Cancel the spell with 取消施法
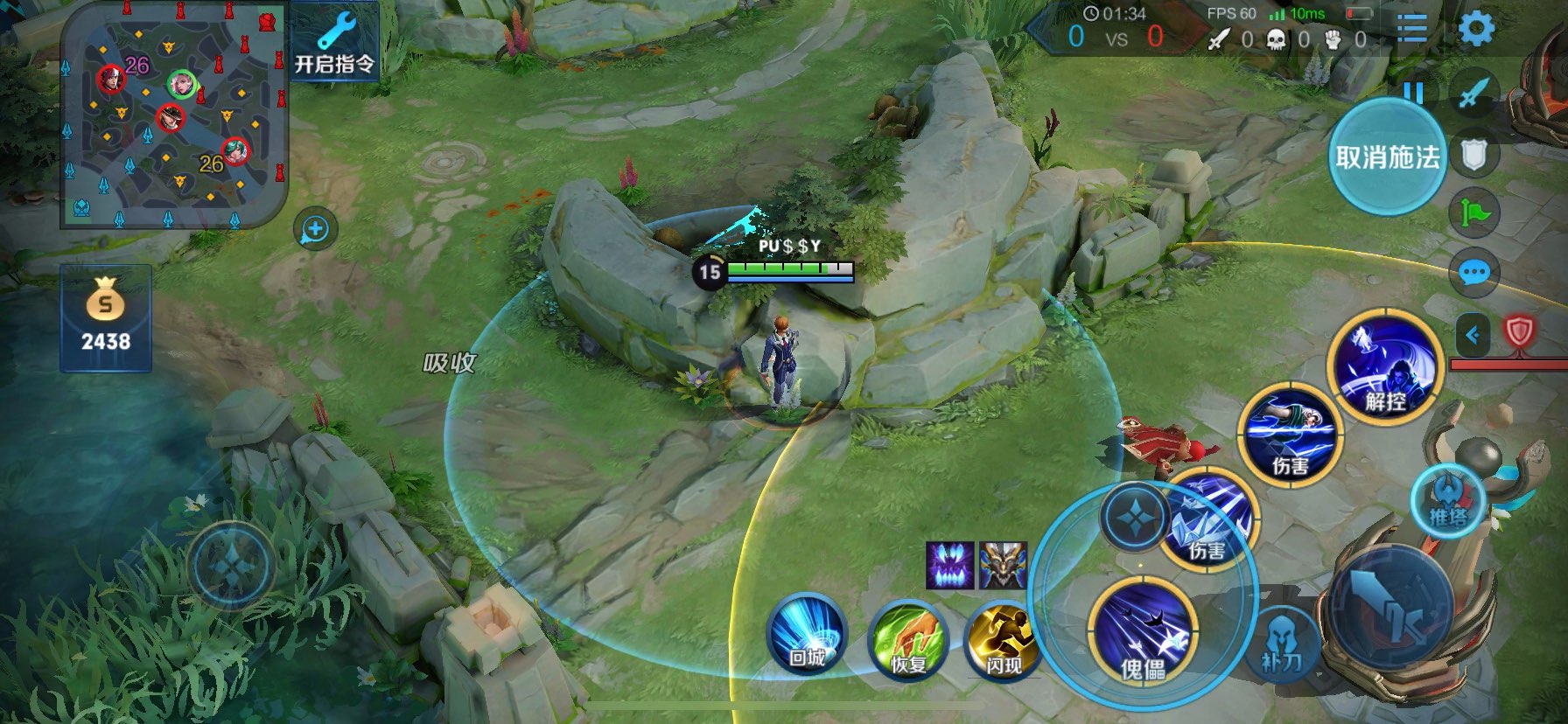This screenshot has width=1568, height=724. (x=1387, y=157)
